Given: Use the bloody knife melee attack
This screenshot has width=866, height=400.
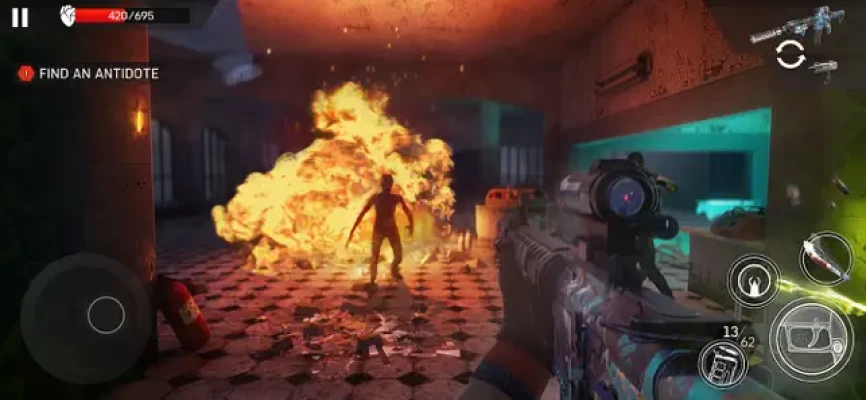Looking at the screenshot, I should (825, 258).
